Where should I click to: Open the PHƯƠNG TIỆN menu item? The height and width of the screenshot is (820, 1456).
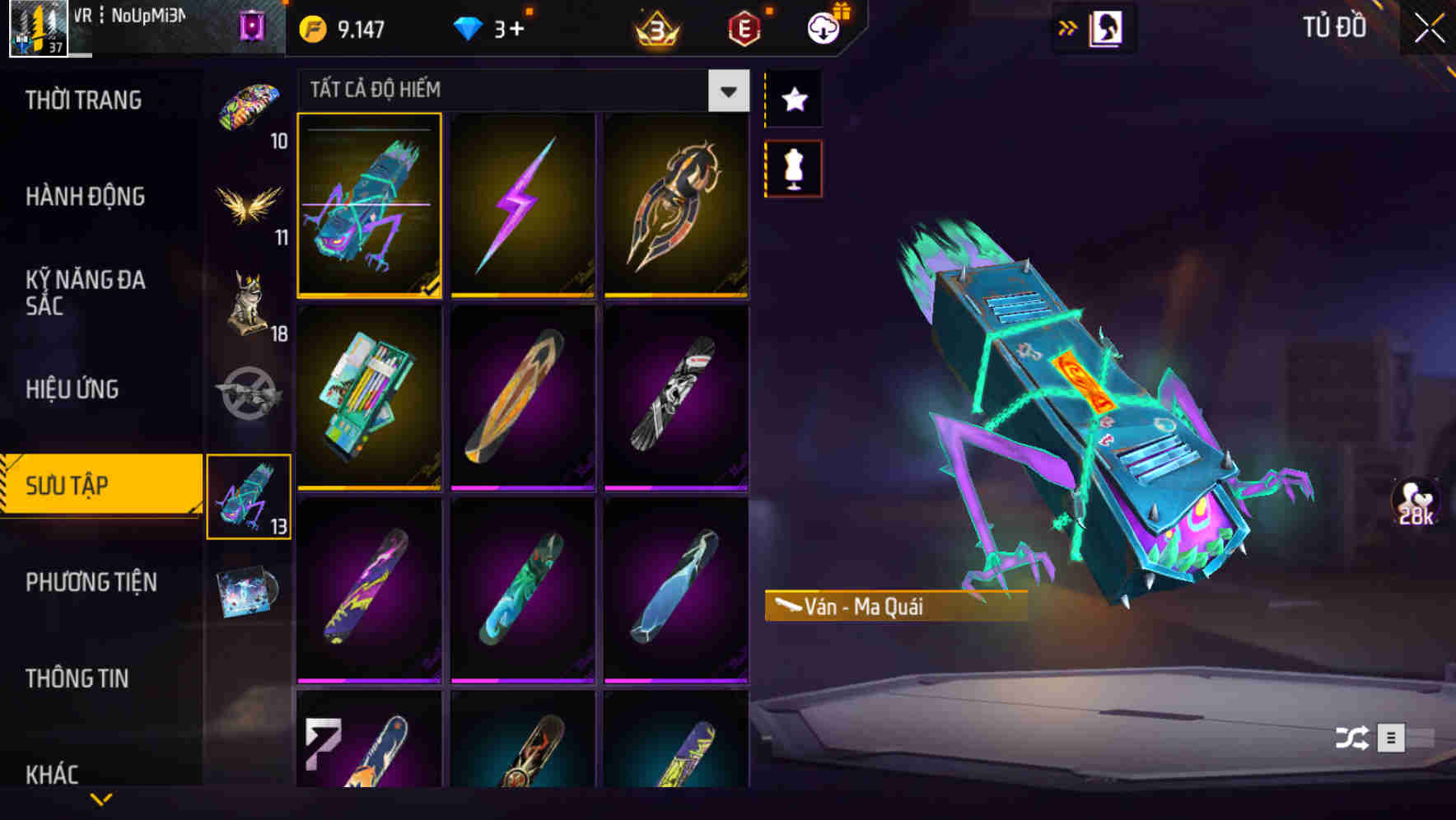coord(91,582)
